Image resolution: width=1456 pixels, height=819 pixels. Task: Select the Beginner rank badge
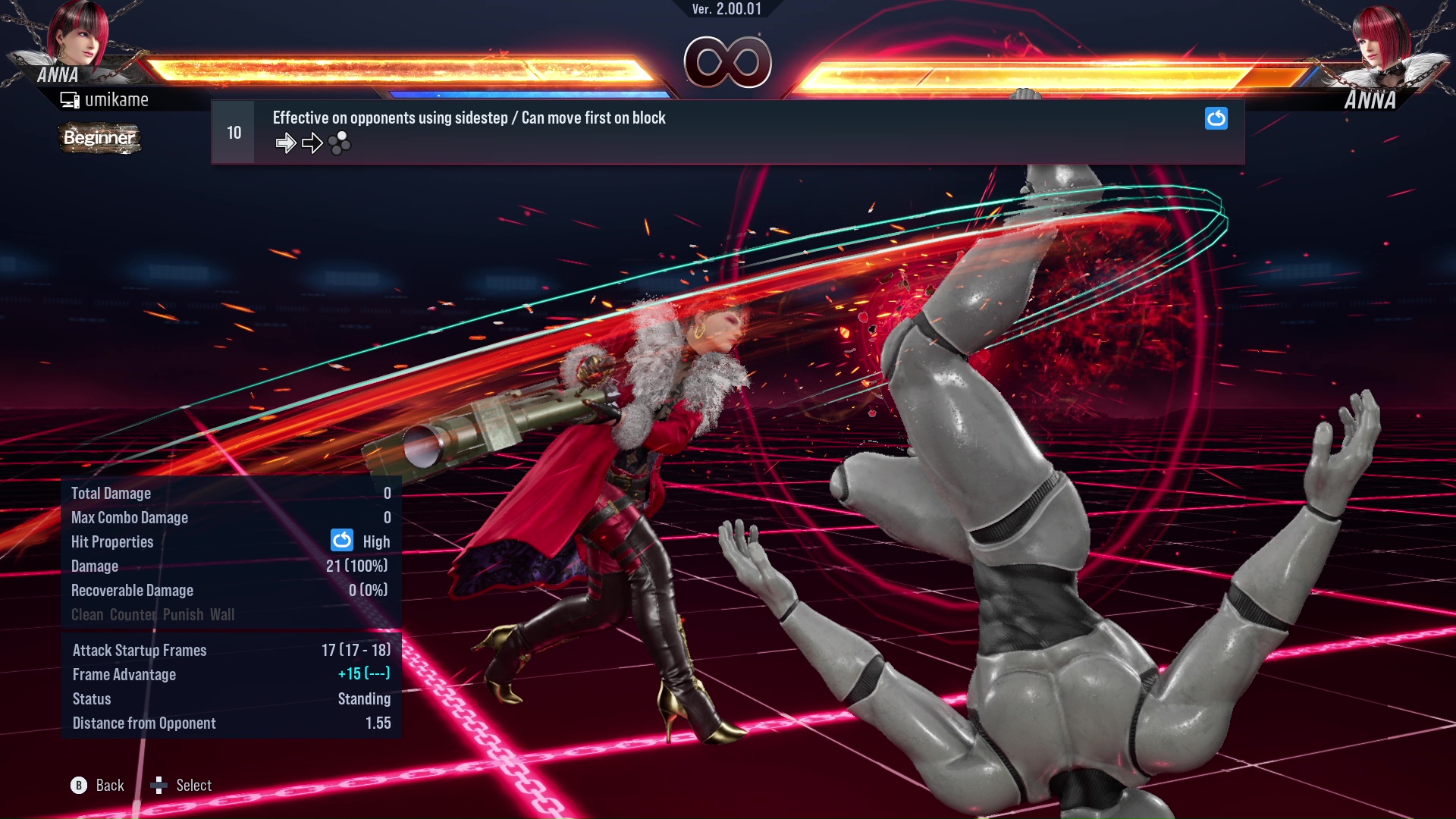(x=99, y=139)
